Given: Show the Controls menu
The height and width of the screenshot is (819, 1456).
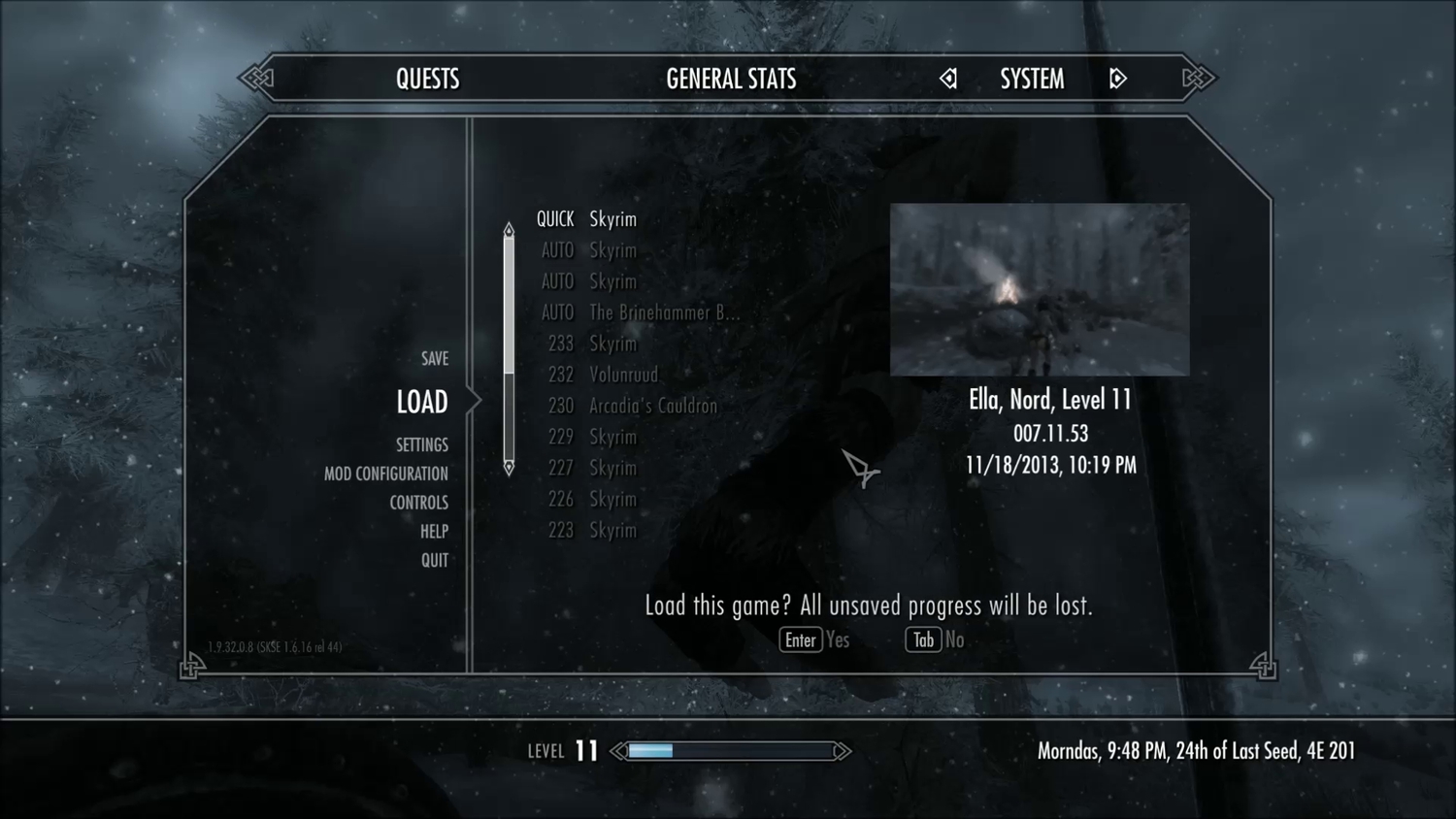Looking at the screenshot, I should pyautogui.click(x=418, y=503).
